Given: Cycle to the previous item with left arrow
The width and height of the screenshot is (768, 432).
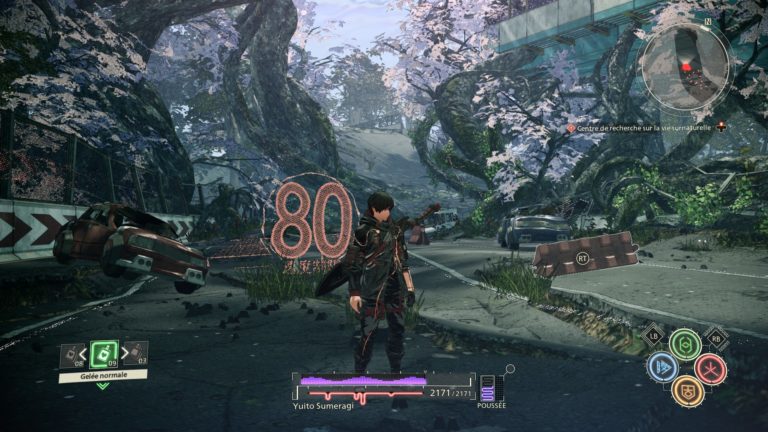Looking at the screenshot, I should click(84, 353).
